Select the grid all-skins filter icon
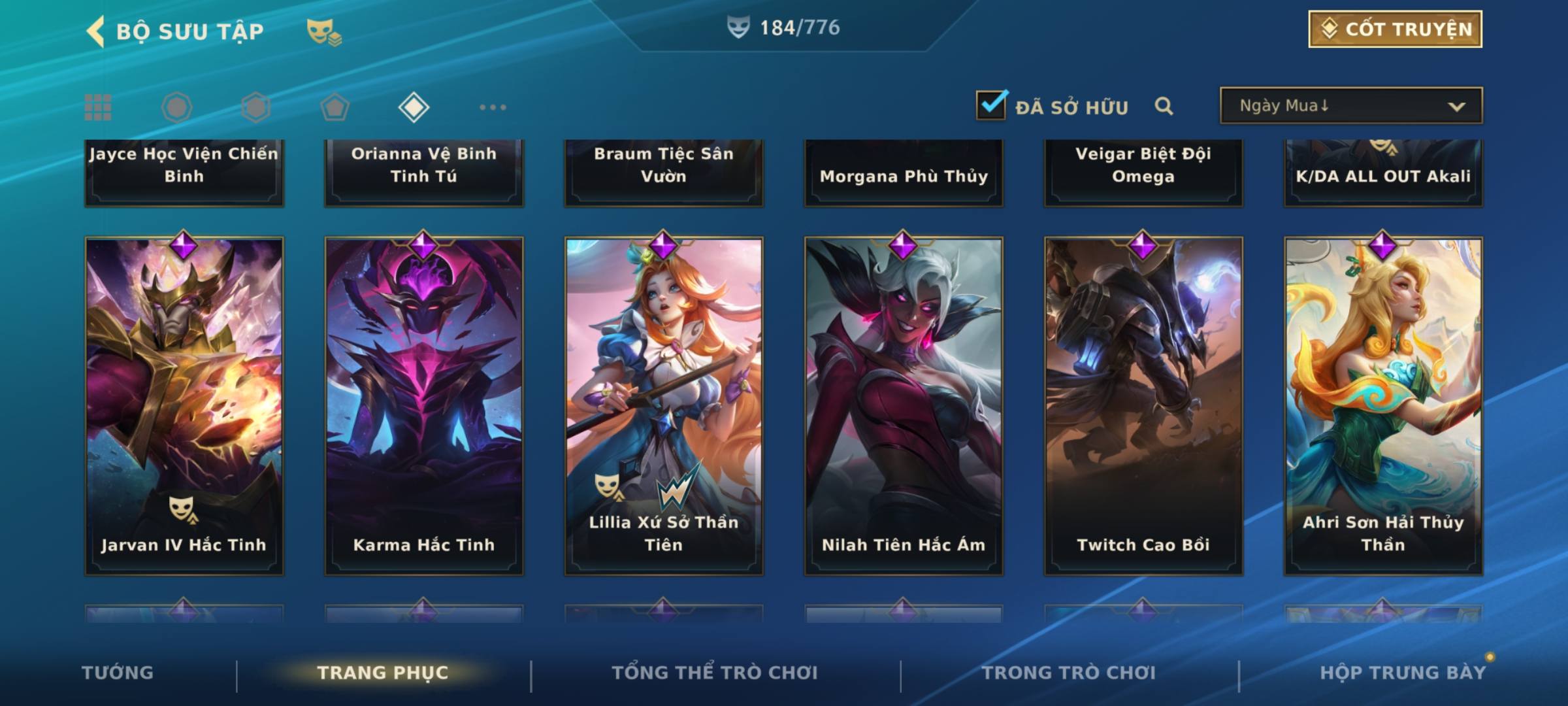Screen dimensions: 1568x706 (x=98, y=107)
